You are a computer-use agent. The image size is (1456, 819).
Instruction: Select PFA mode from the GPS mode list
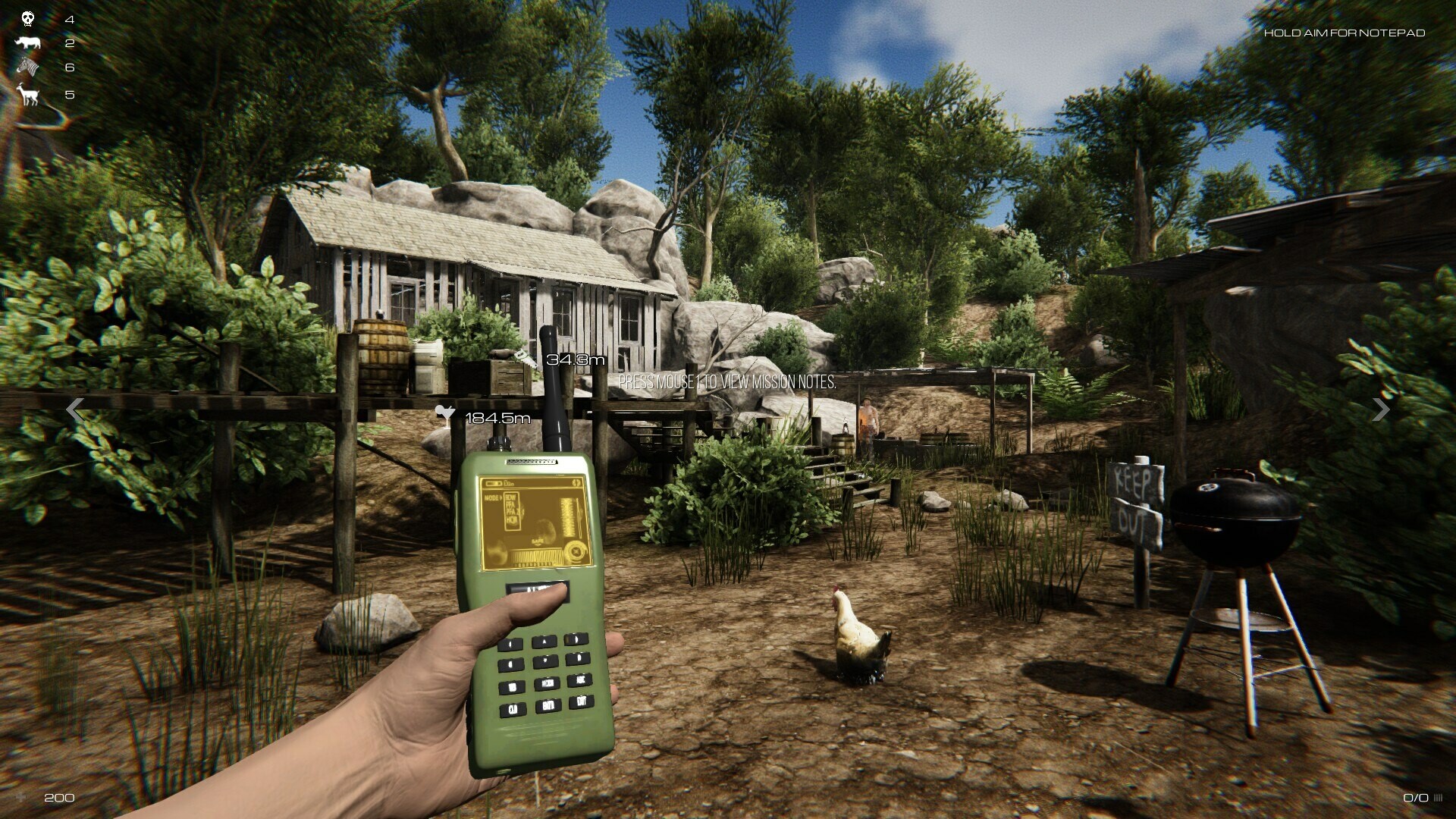511,505
